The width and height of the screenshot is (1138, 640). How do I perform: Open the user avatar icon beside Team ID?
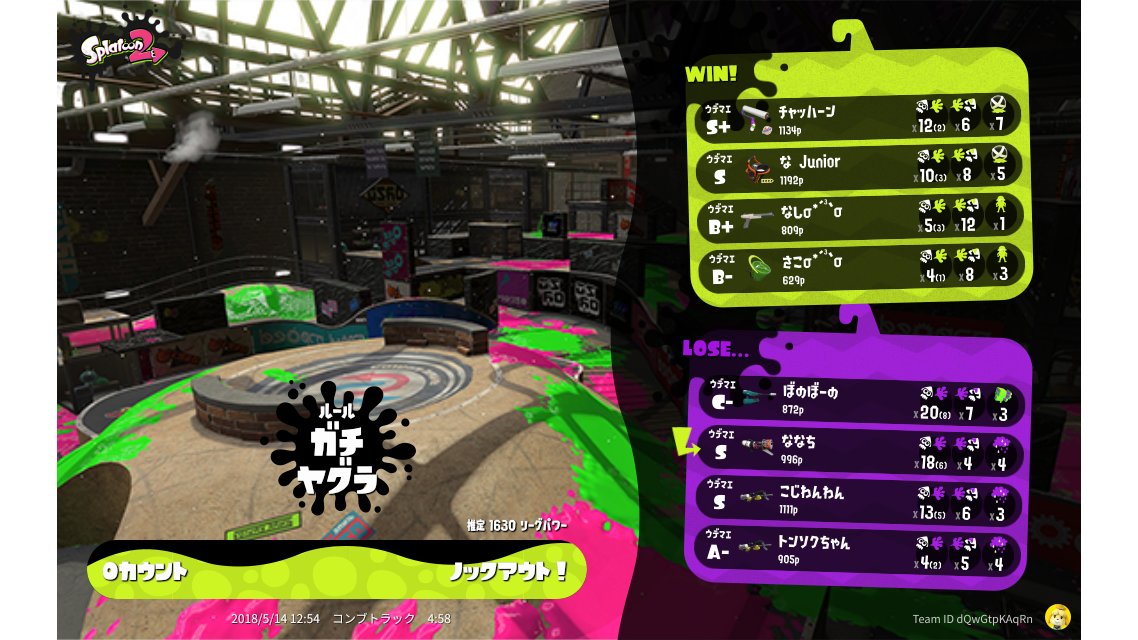[1059, 617]
